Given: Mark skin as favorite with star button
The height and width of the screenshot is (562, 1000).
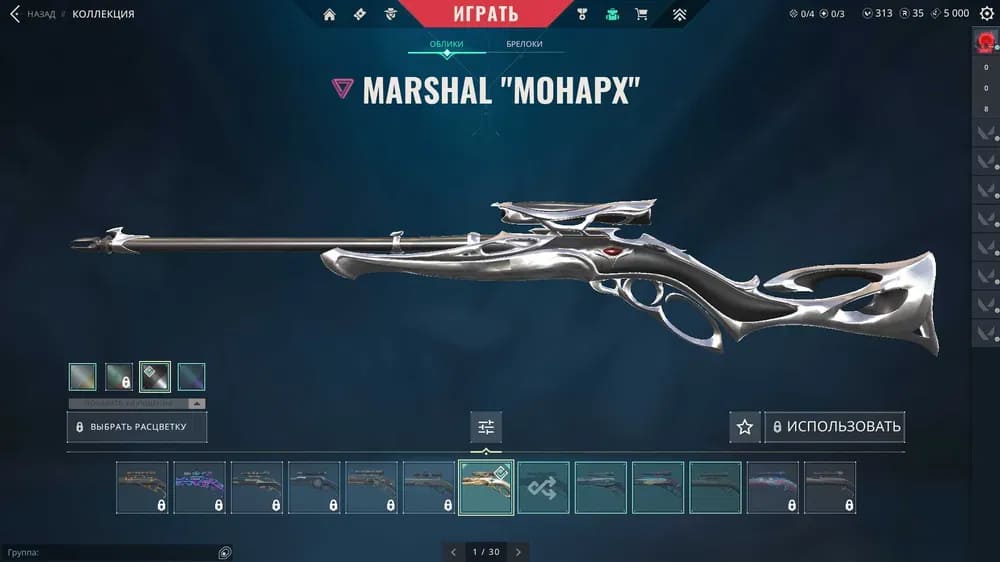Looking at the screenshot, I should click(x=744, y=427).
